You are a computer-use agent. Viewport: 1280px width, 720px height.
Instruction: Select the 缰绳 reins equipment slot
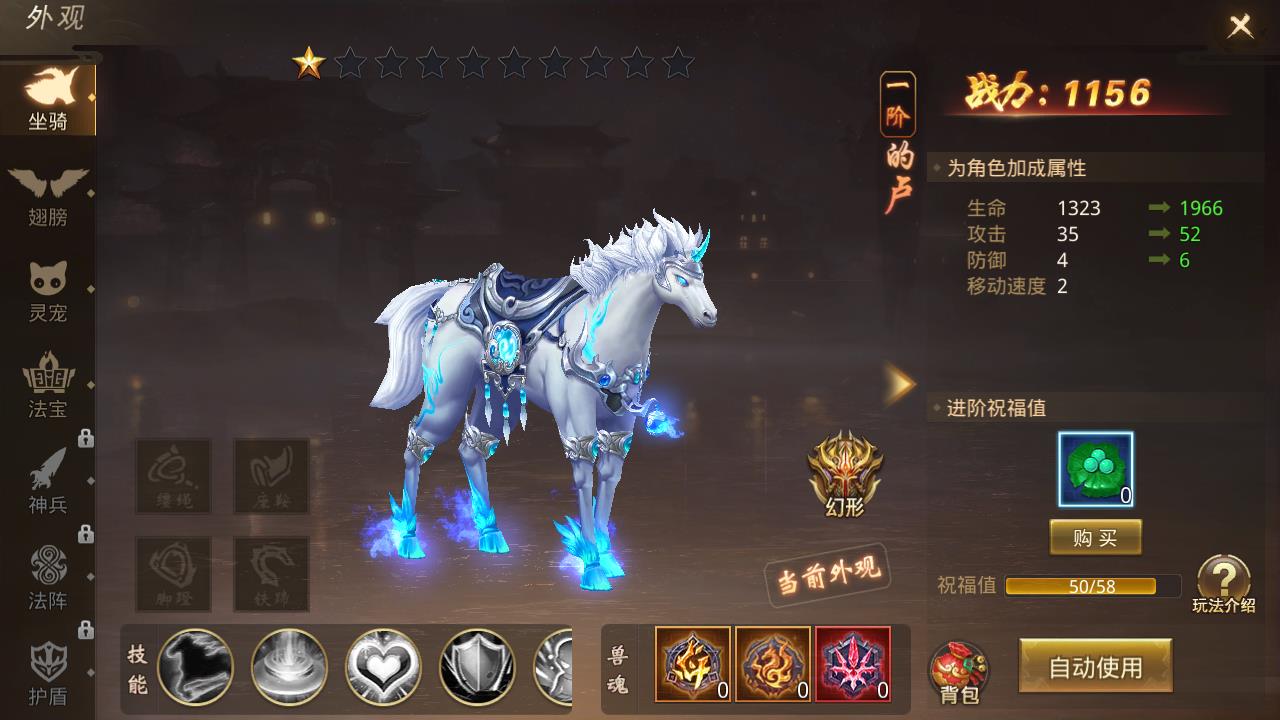(173, 476)
